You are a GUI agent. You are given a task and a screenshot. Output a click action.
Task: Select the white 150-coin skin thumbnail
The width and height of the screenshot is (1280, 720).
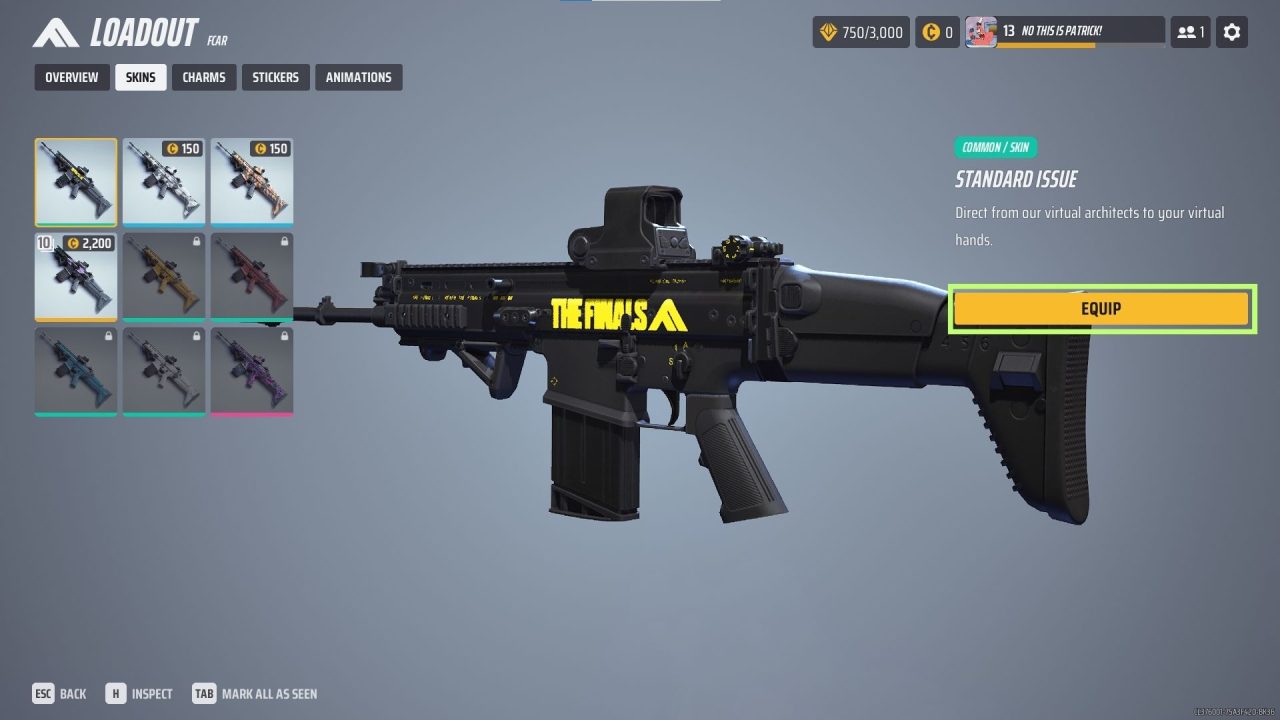click(x=164, y=182)
